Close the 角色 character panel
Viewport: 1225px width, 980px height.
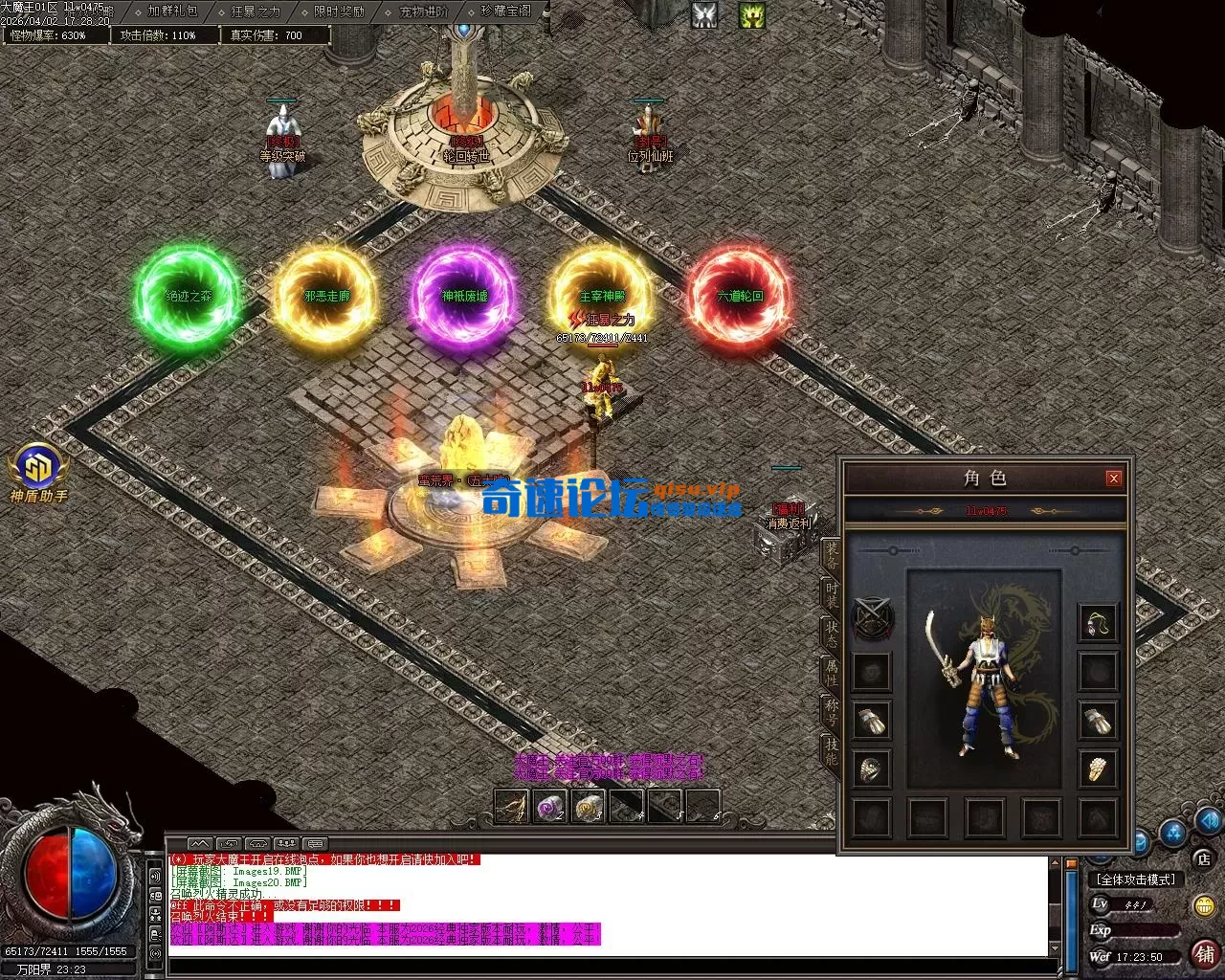point(1113,479)
